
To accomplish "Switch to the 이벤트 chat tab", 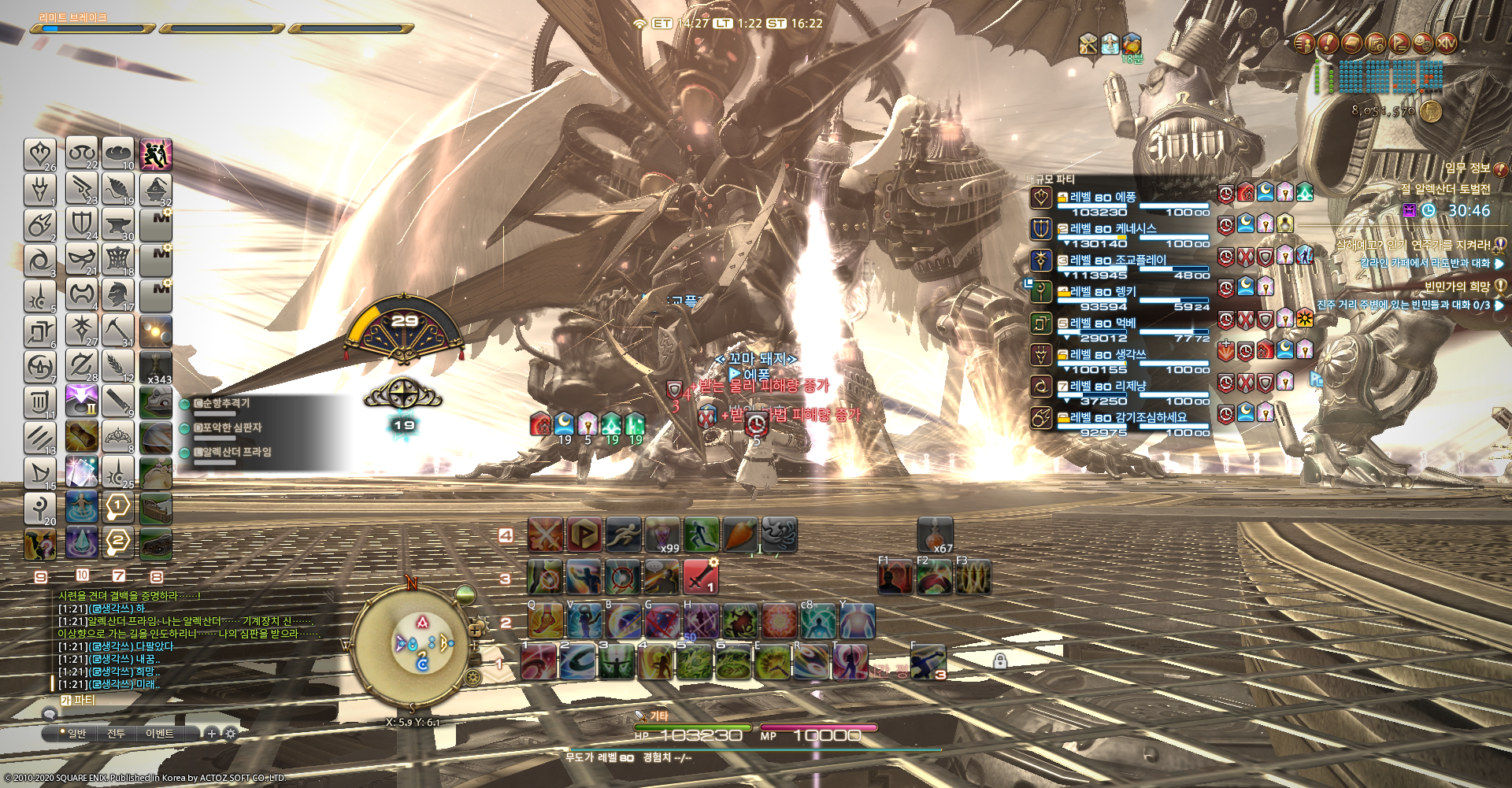I will point(160,733).
